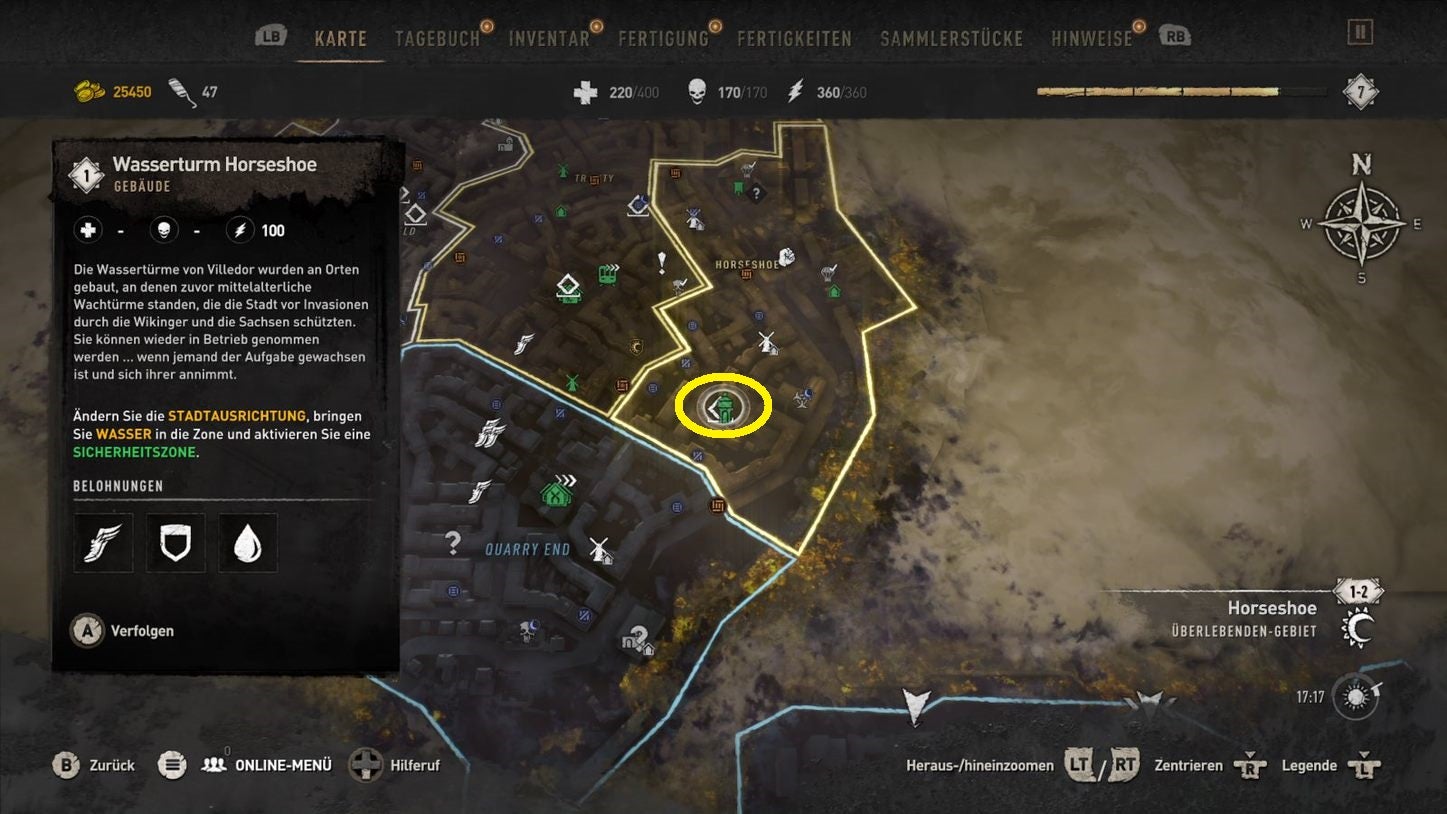This screenshot has width=1447, height=814.
Task: Switch to the TAGEBUCH tab
Action: click(438, 37)
